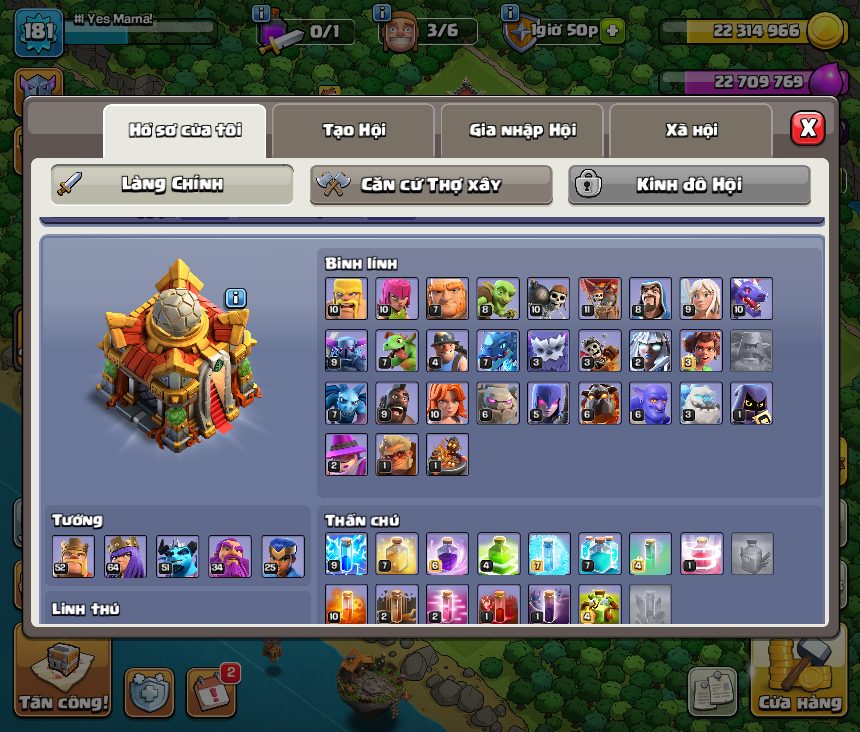Open the calendar events icon with red badge
The width and height of the screenshot is (860, 732).
[210, 691]
